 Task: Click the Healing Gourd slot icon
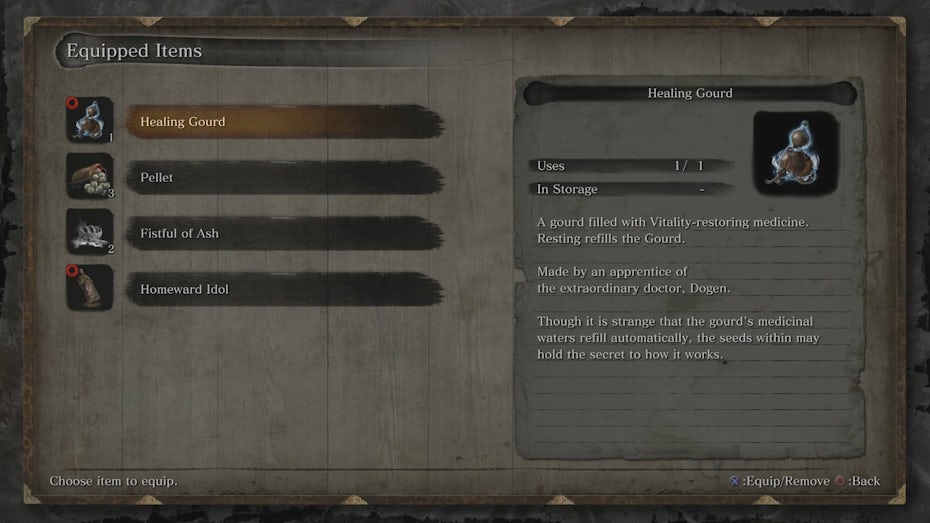89,121
